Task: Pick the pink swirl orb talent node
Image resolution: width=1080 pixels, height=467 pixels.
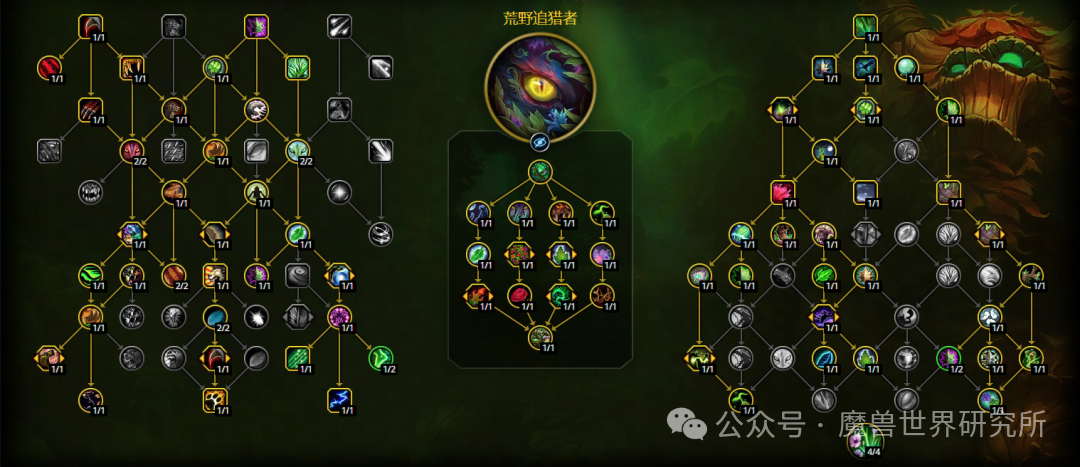Action: pos(338,317)
